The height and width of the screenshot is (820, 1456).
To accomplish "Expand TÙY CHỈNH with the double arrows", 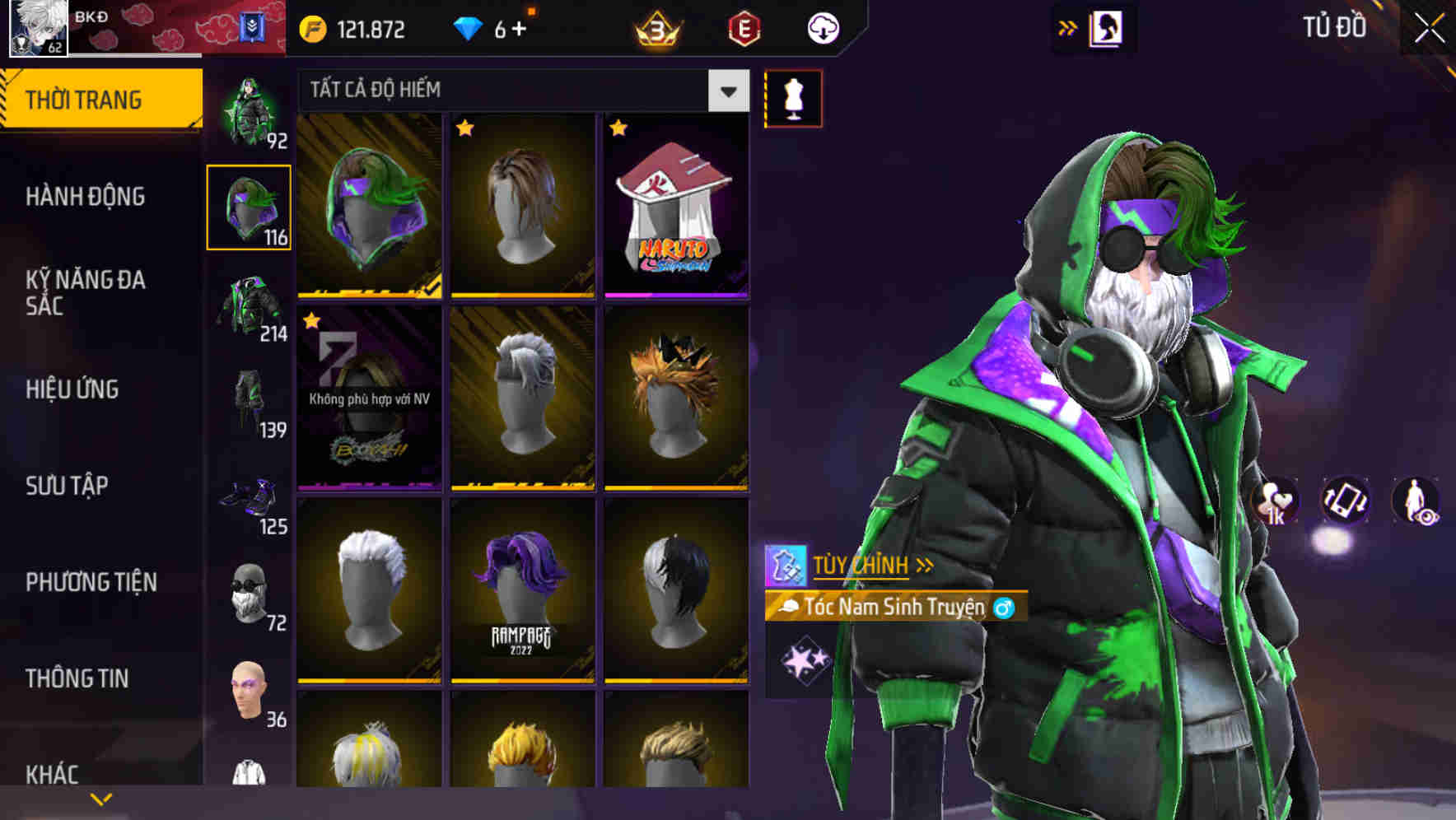I will click(x=864, y=565).
